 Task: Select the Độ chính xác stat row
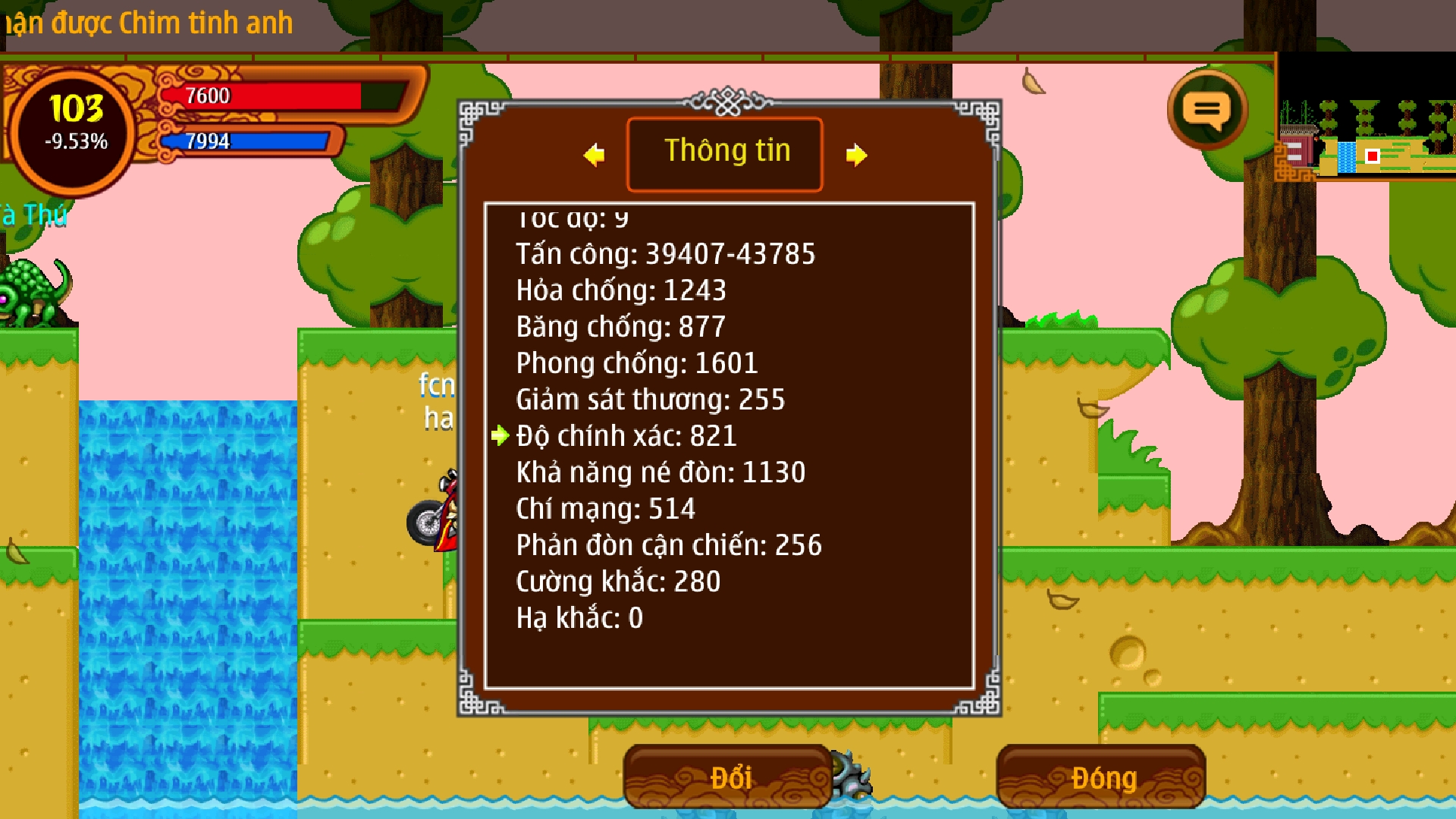626,436
